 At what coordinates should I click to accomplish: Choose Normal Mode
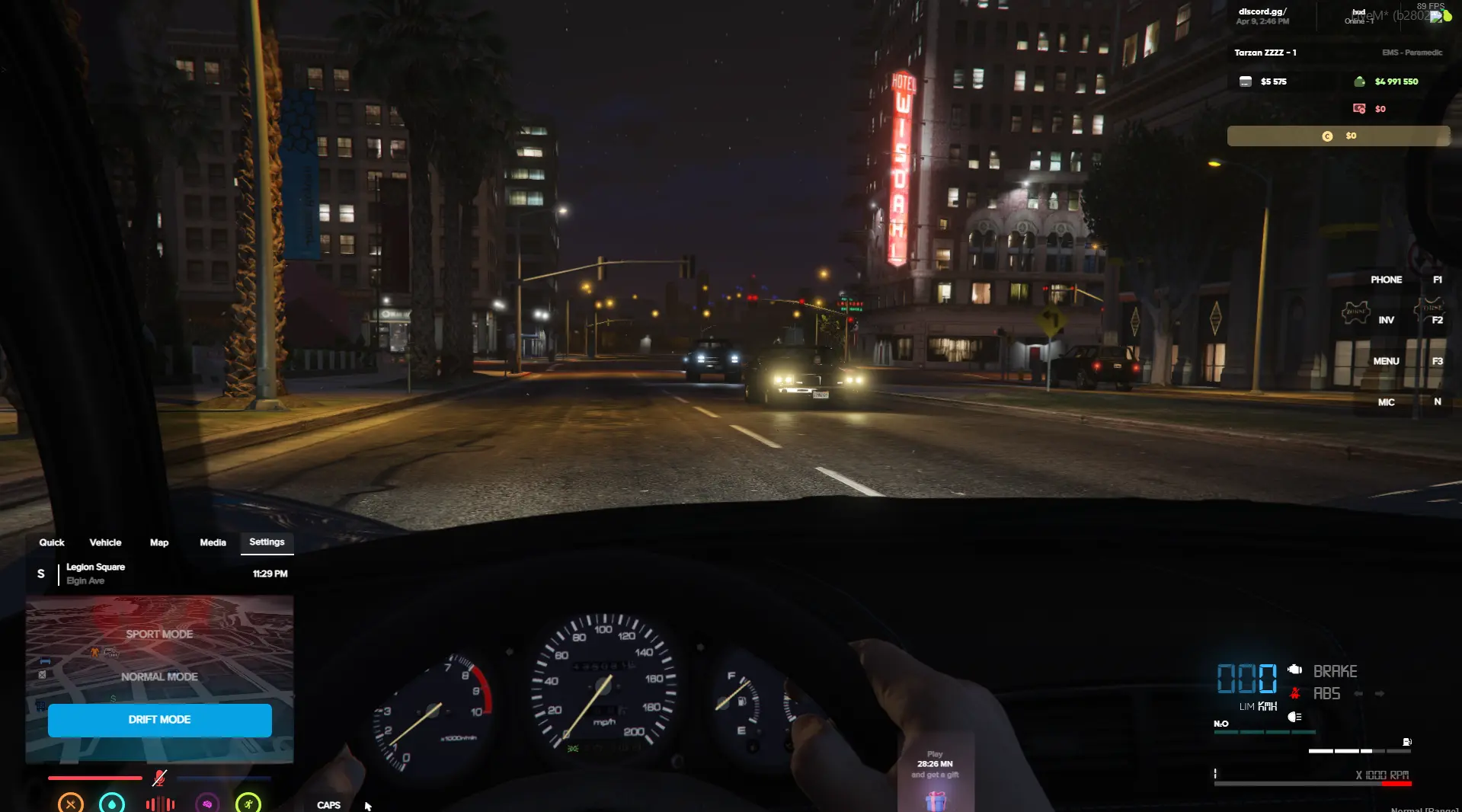[159, 676]
